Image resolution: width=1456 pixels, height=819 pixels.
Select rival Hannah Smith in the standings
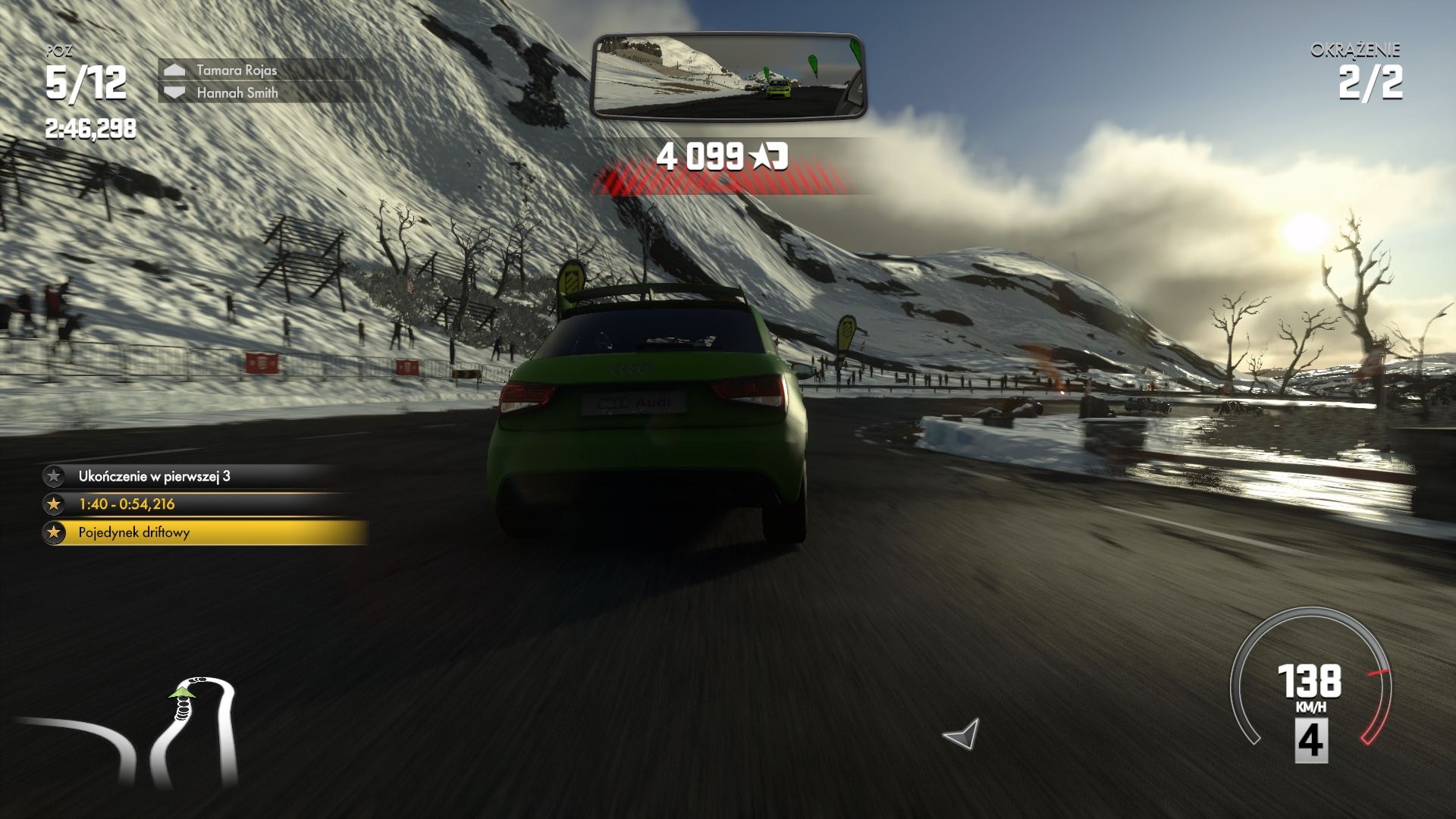237,93
